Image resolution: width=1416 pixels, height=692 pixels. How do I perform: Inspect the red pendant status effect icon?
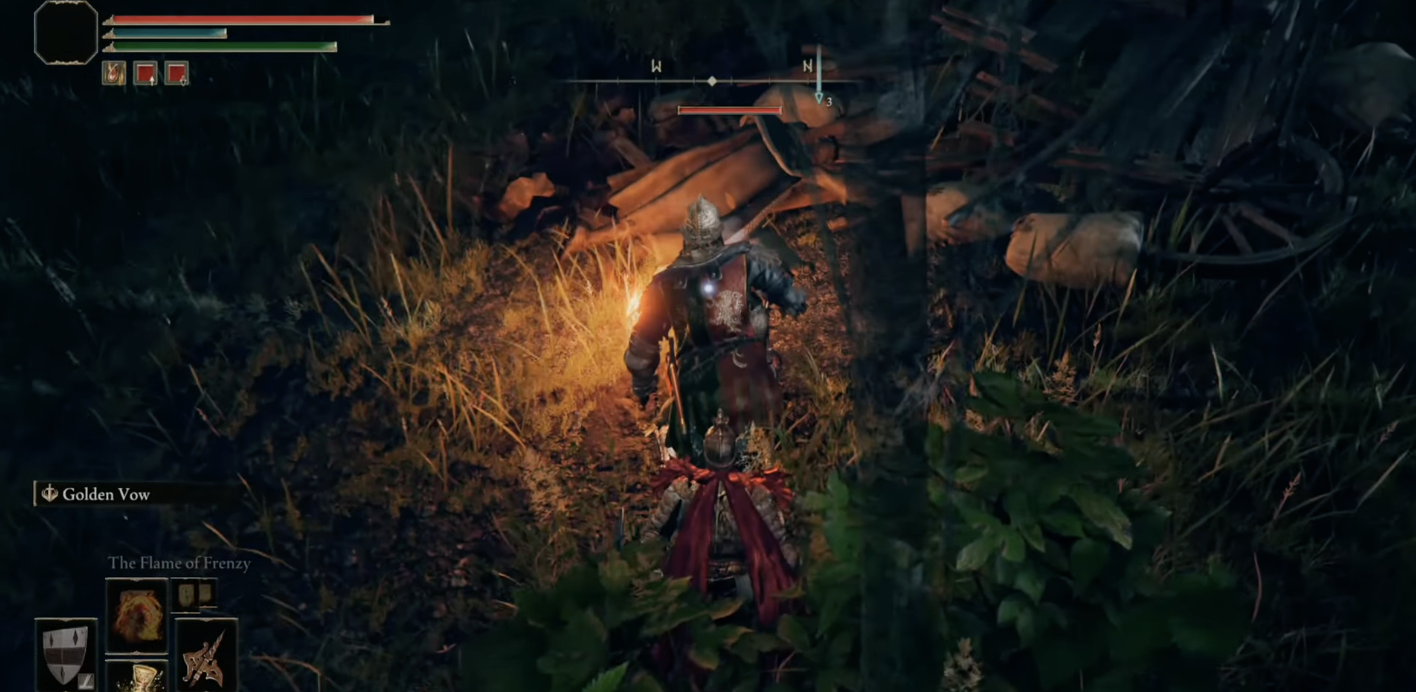114,73
